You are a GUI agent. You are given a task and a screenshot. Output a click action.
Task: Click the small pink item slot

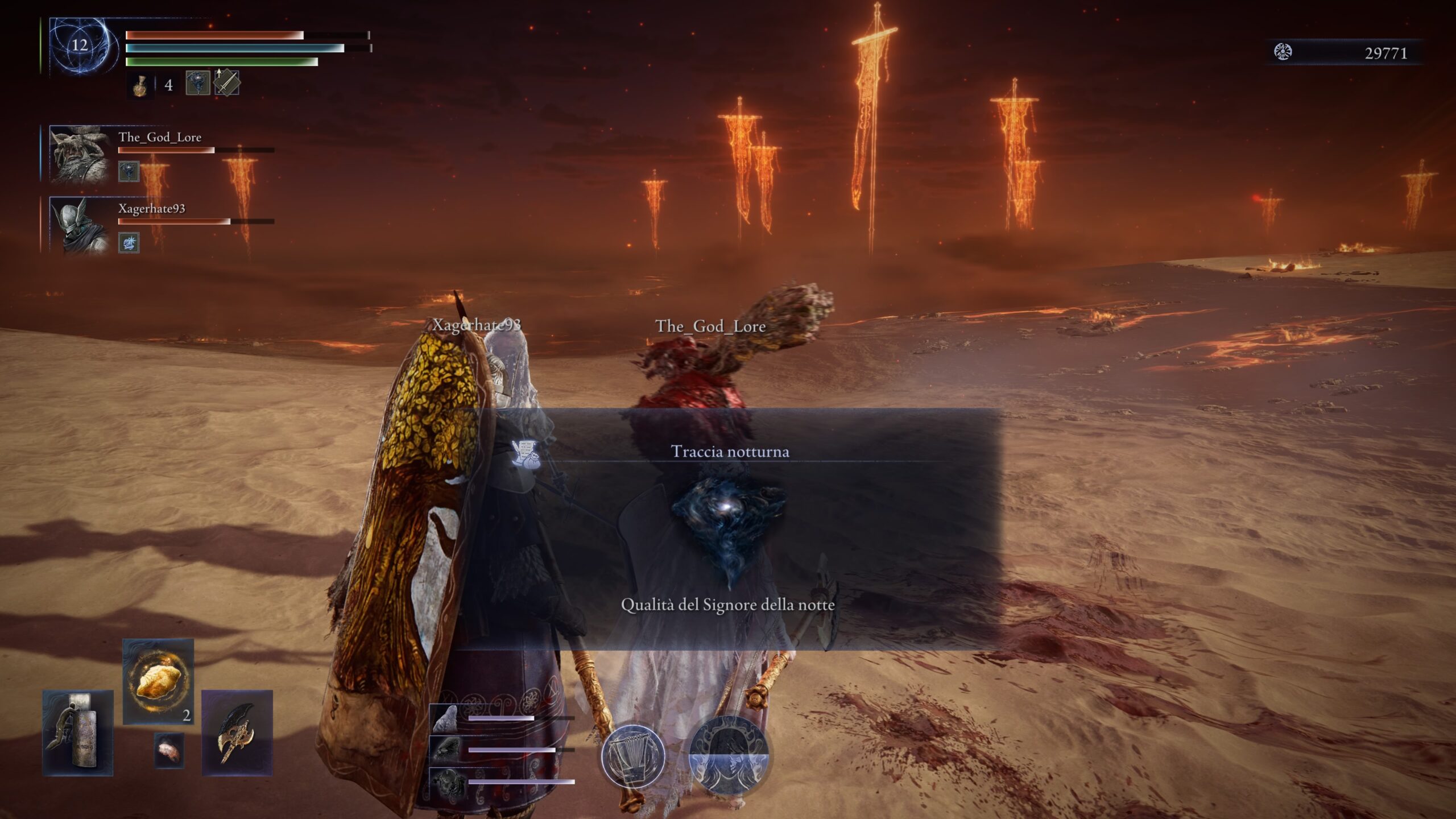[x=169, y=751]
